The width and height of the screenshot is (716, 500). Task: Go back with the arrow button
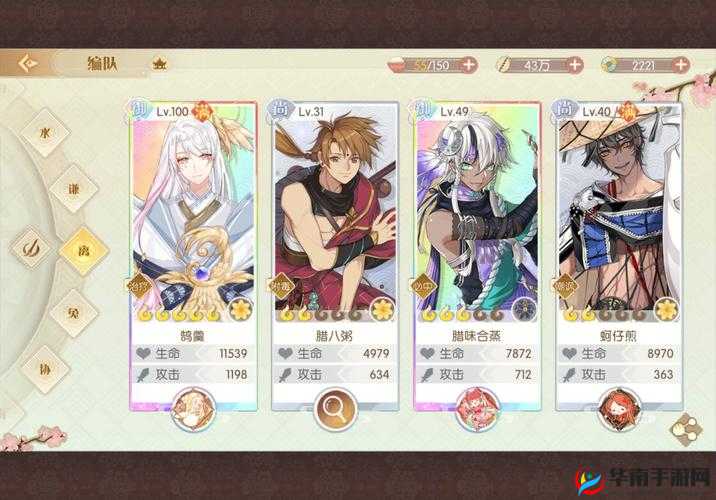28,63
